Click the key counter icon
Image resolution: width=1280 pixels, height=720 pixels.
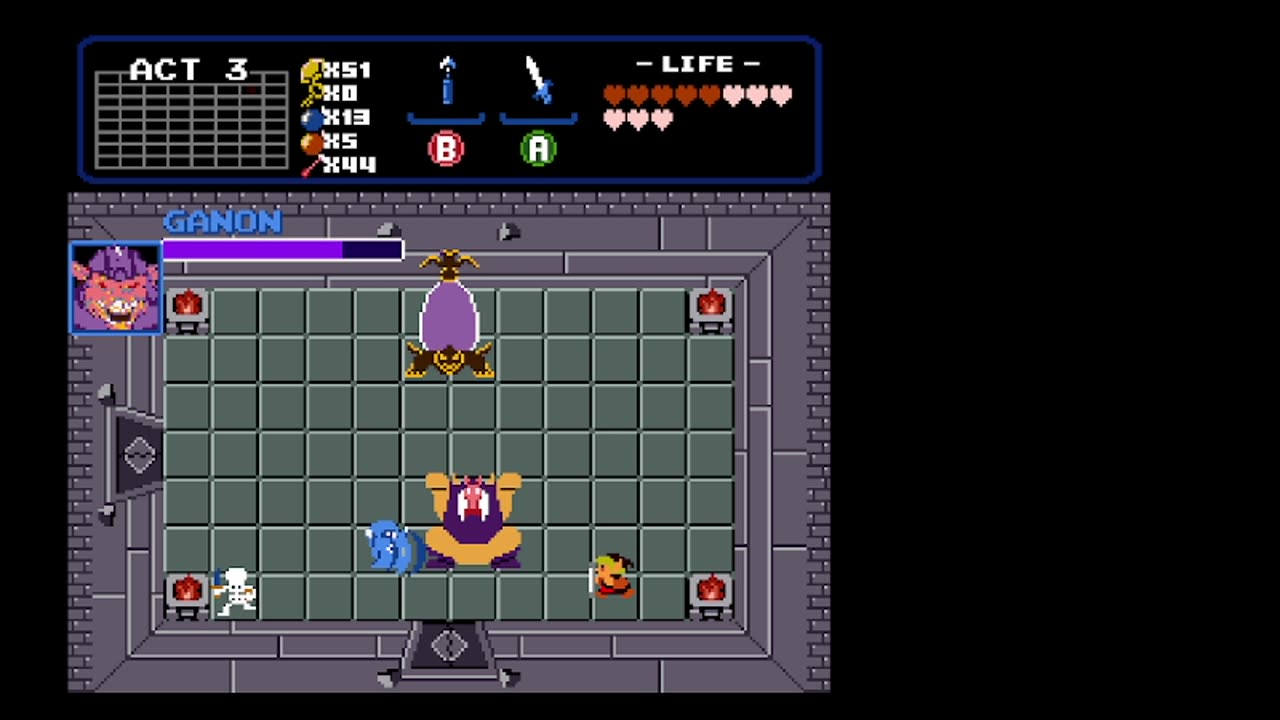(x=313, y=92)
